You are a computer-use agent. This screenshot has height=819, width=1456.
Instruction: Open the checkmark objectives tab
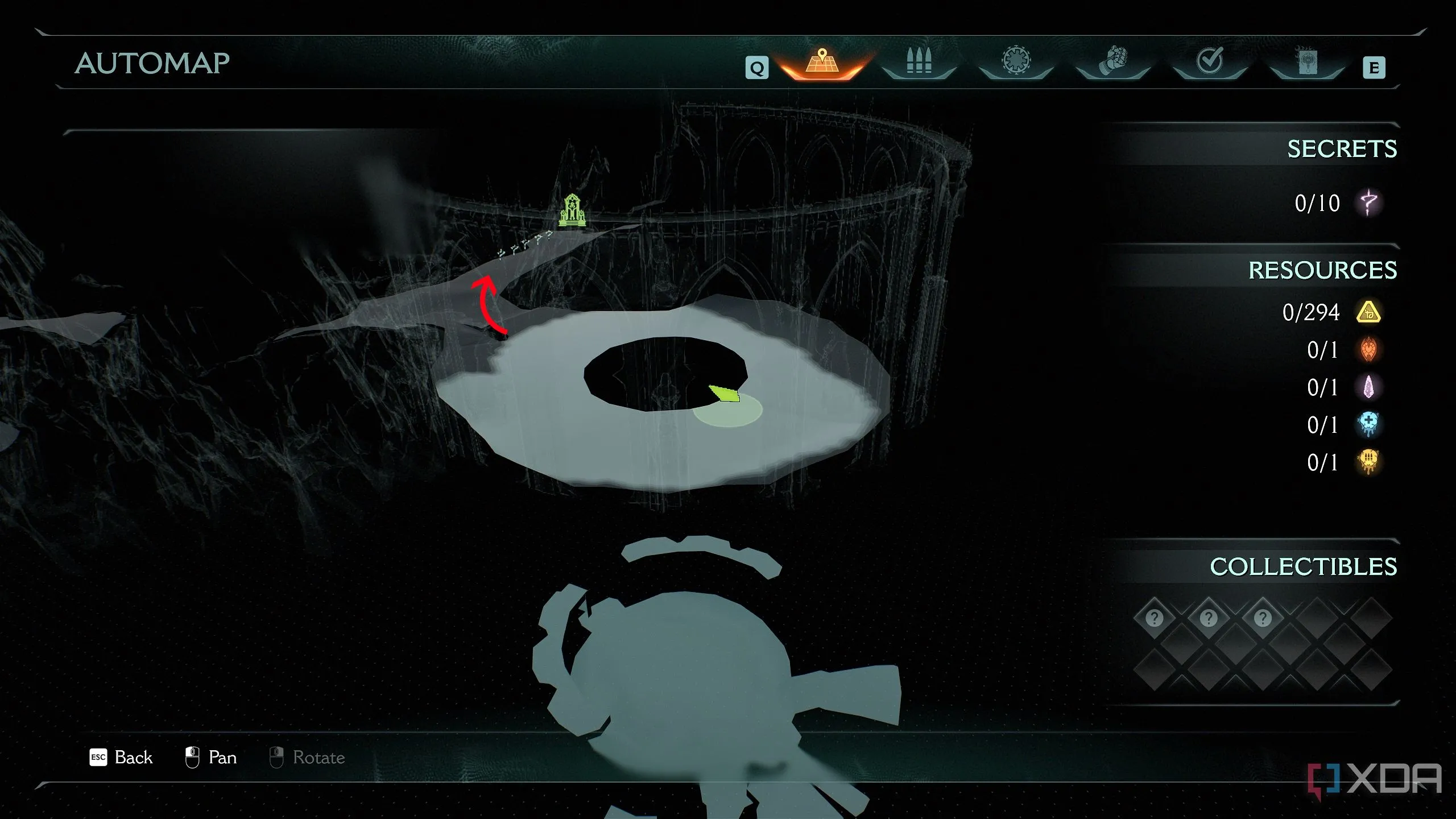coord(1210,62)
